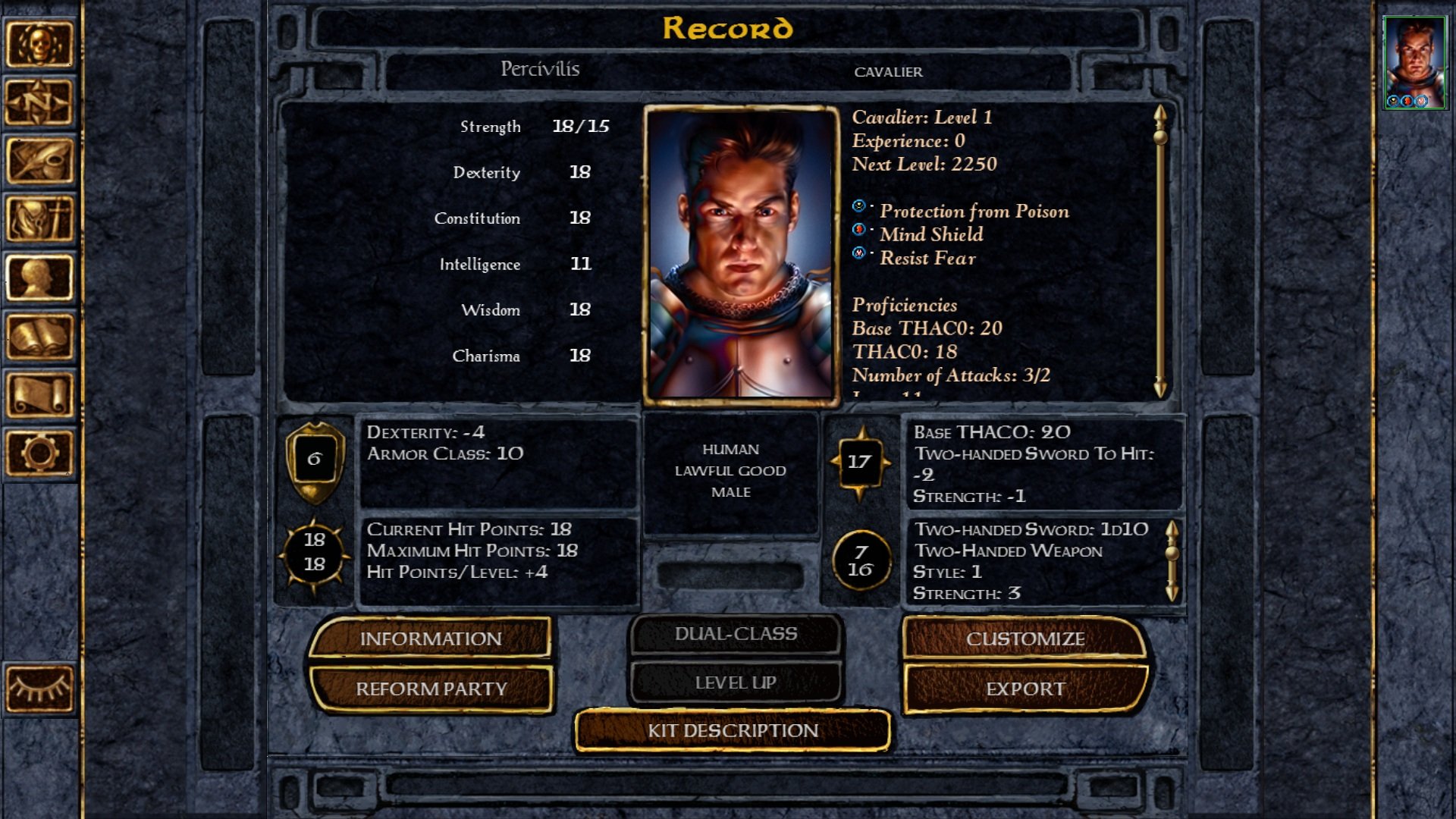Click the Level Up button
The width and height of the screenshot is (1456, 819).
(736, 682)
